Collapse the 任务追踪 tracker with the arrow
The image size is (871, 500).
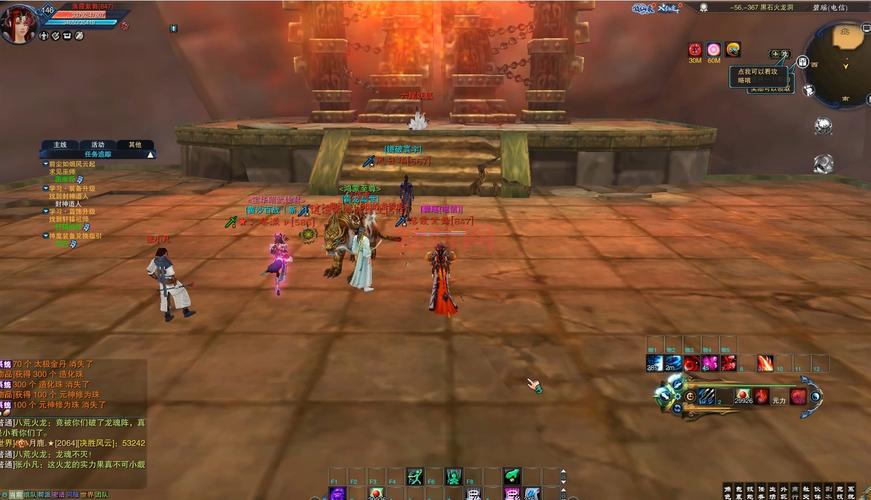(150, 155)
